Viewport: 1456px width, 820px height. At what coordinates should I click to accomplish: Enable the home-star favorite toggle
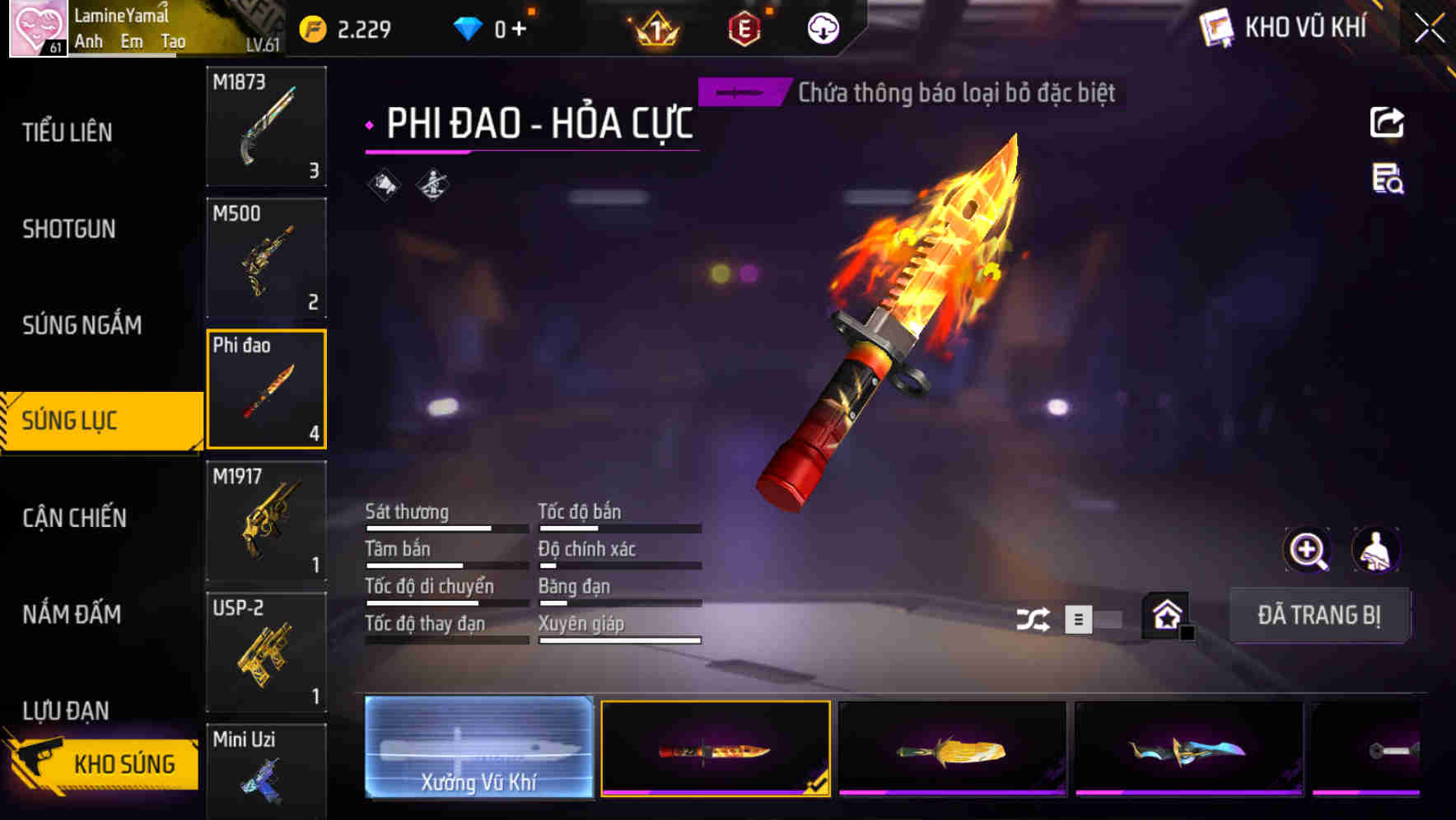click(1164, 614)
